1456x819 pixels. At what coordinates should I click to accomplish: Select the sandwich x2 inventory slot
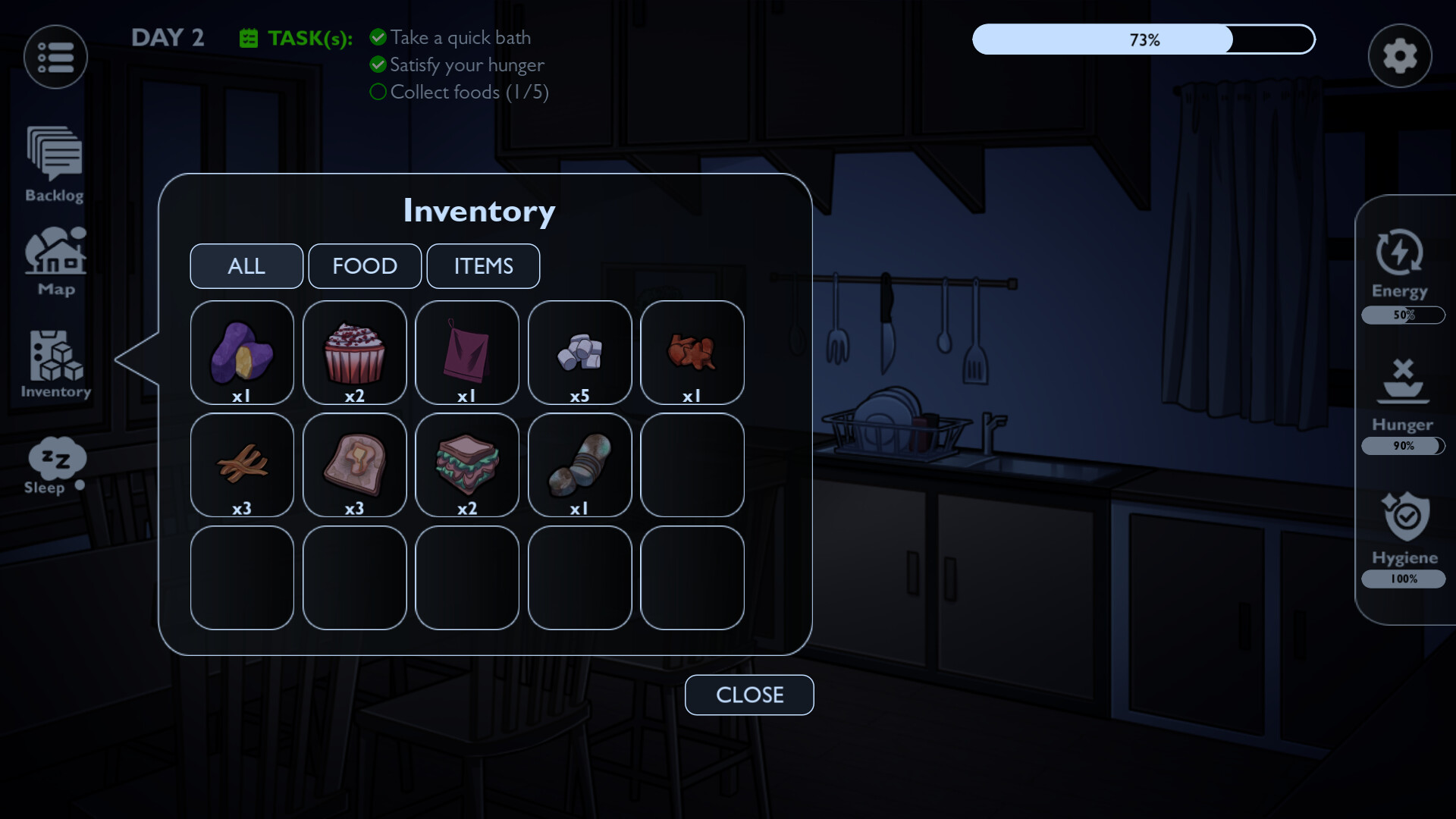(x=467, y=465)
